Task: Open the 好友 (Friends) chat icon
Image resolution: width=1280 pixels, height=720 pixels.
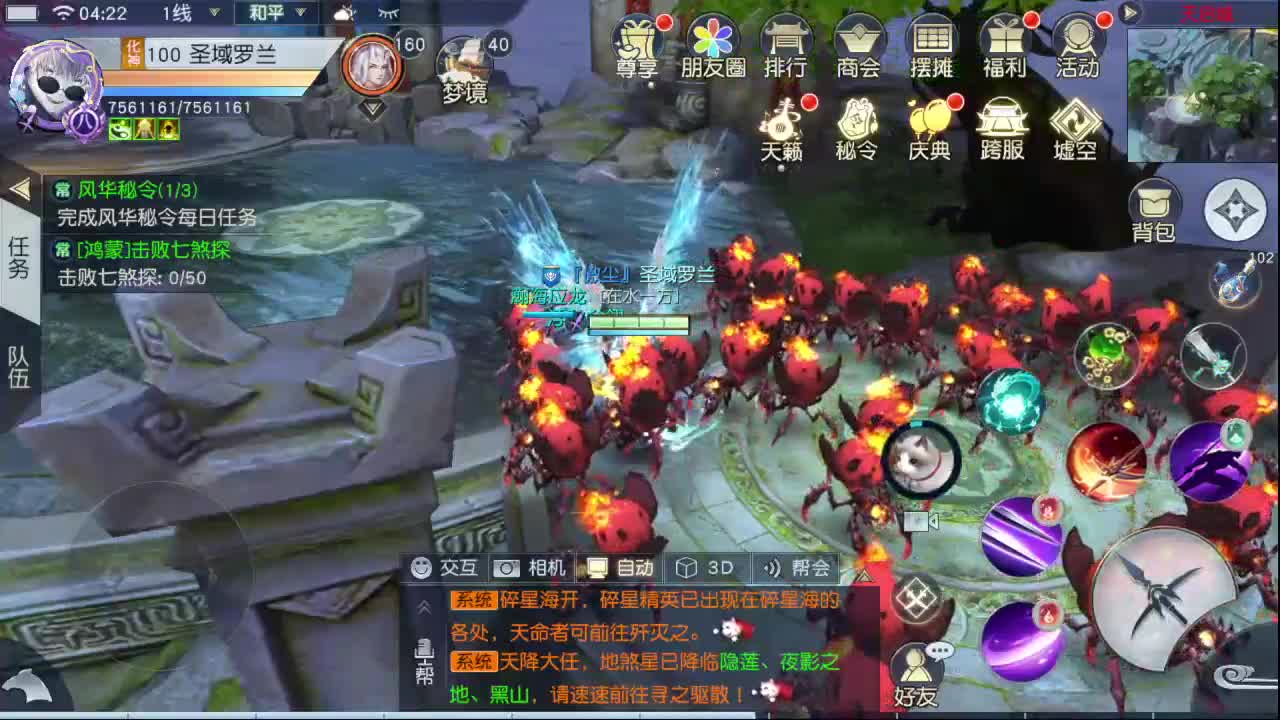Action: pos(917,665)
